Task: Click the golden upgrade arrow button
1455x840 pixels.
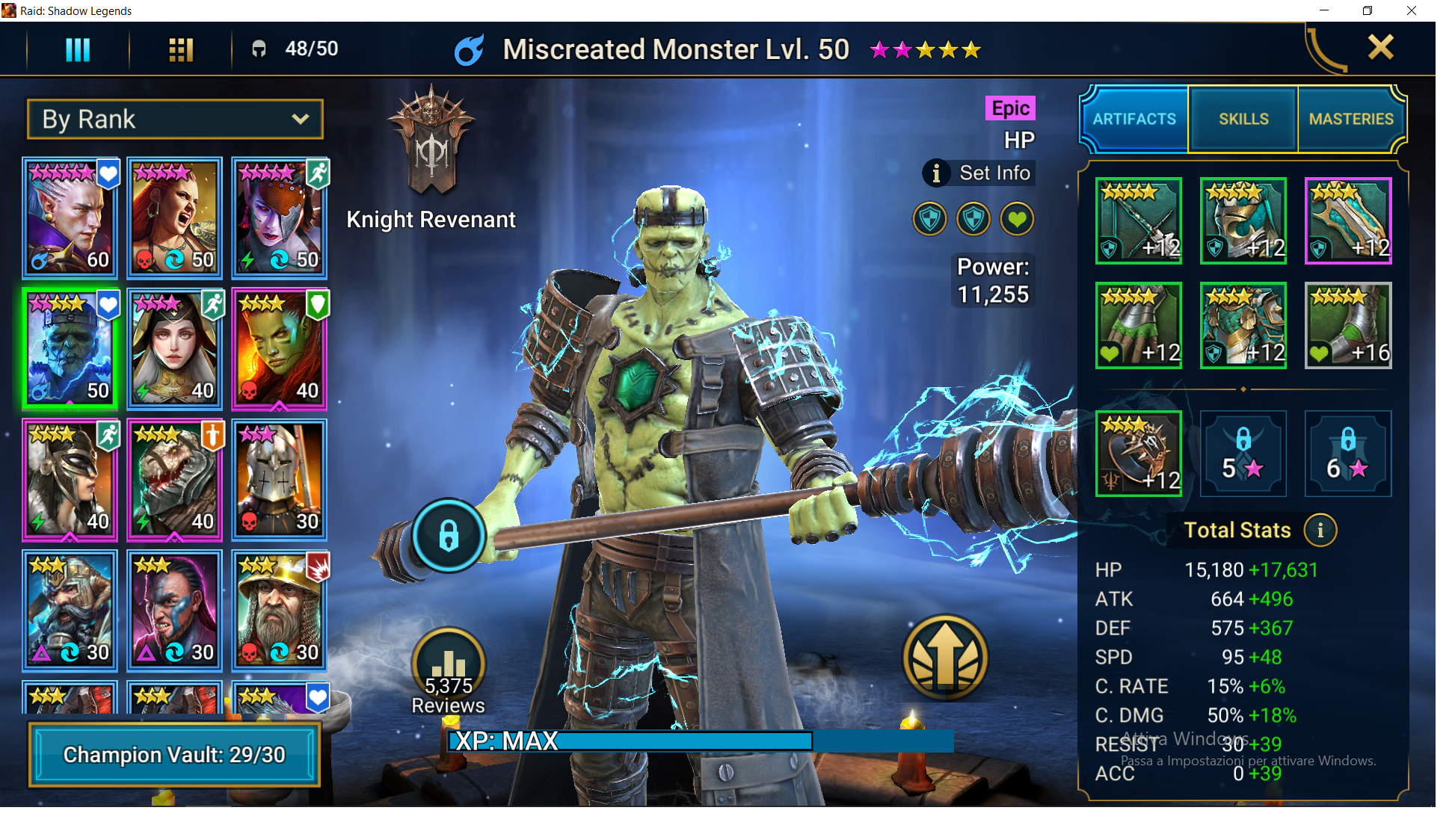Action: coord(945,658)
